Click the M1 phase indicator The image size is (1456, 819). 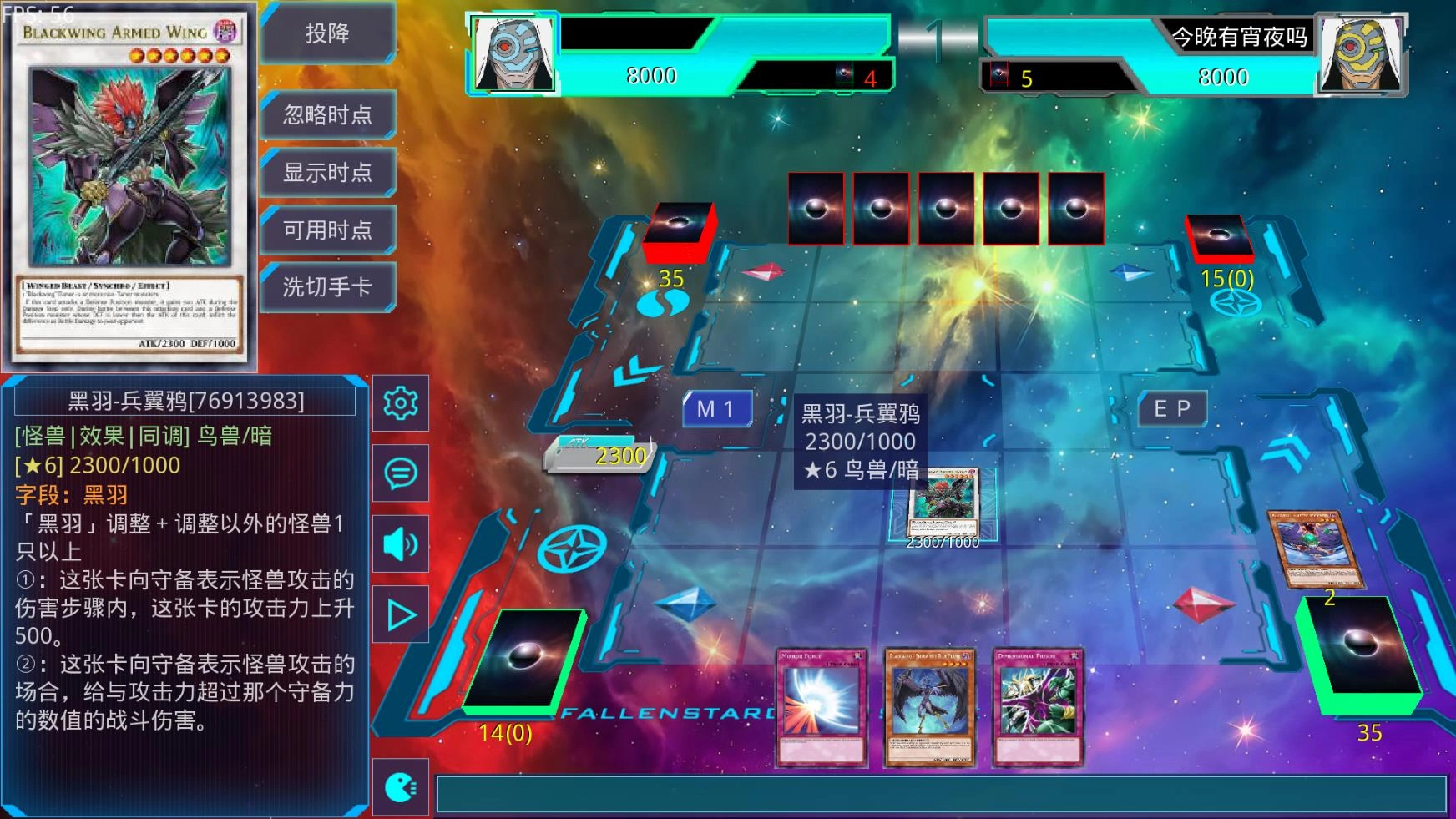(x=716, y=408)
